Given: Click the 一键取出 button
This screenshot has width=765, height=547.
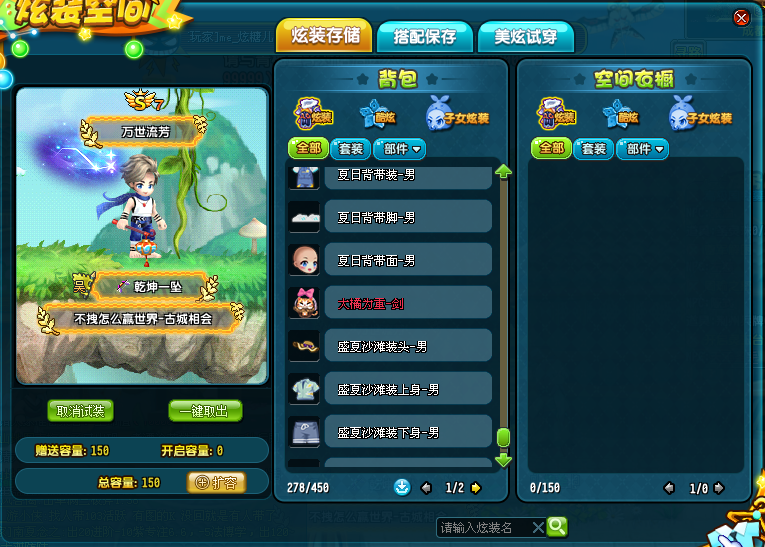Looking at the screenshot, I should [204, 411].
